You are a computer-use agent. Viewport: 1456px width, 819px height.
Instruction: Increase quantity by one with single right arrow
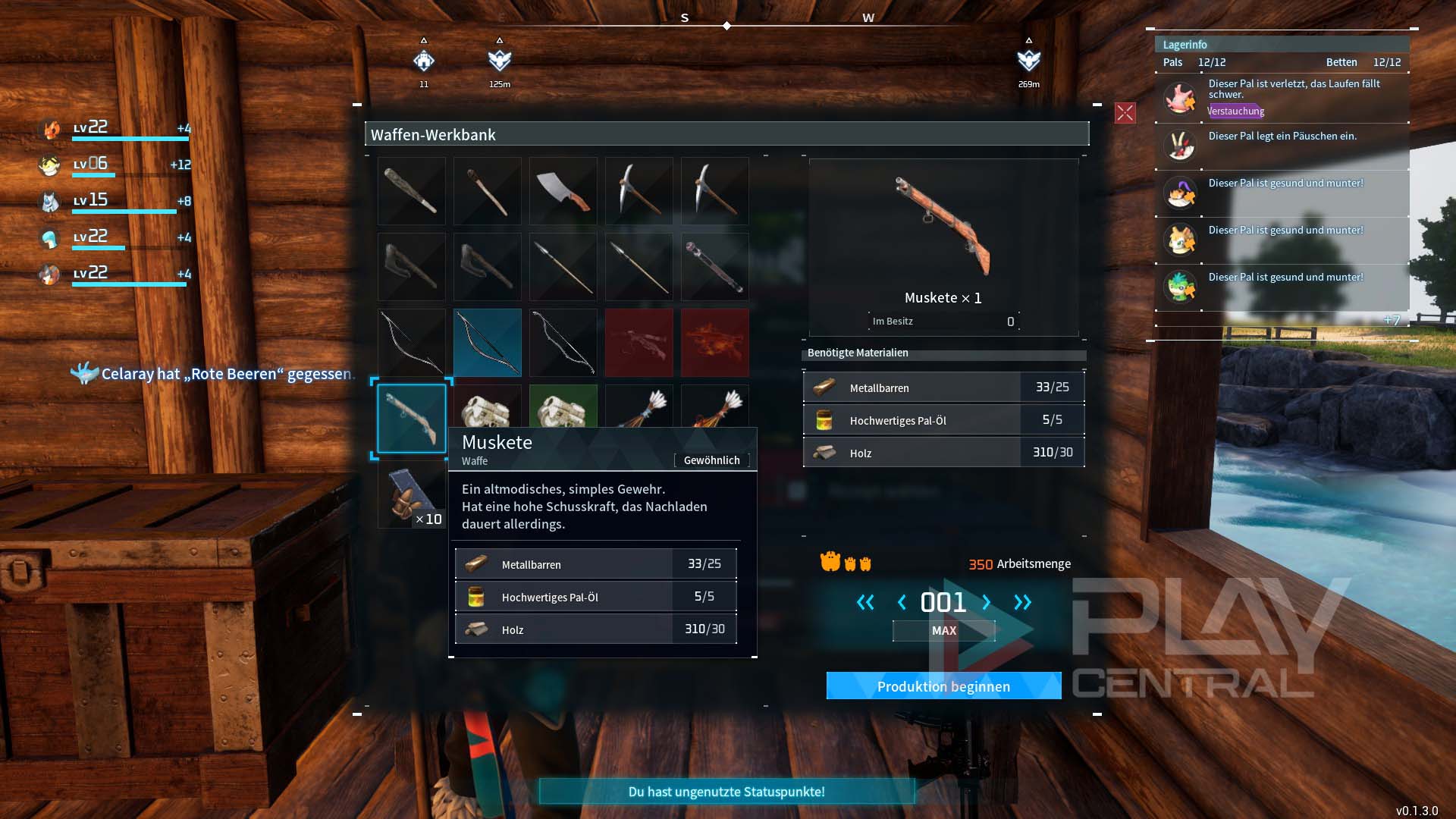coord(986,602)
